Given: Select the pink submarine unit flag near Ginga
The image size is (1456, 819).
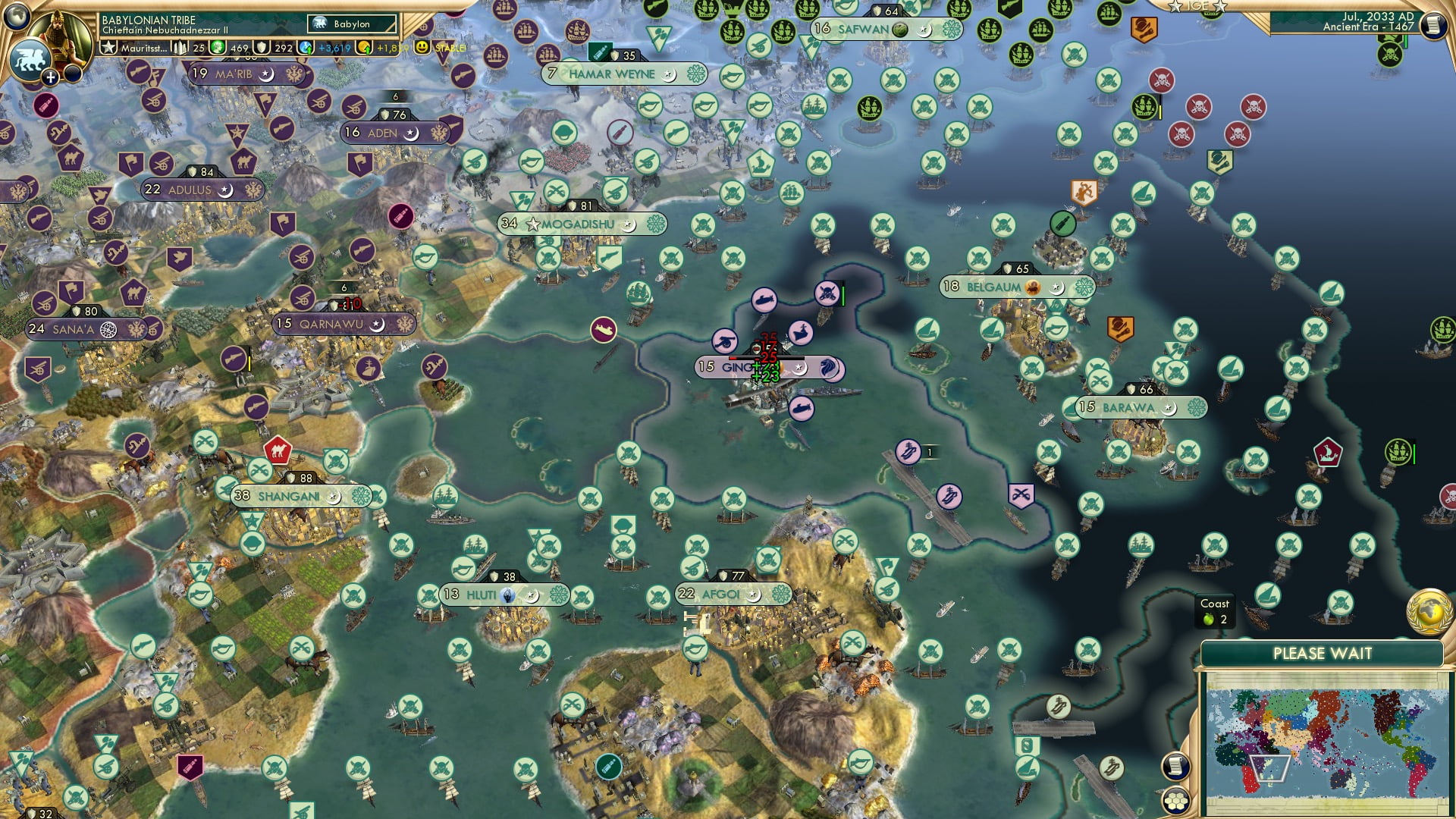Looking at the screenshot, I should click(765, 299).
